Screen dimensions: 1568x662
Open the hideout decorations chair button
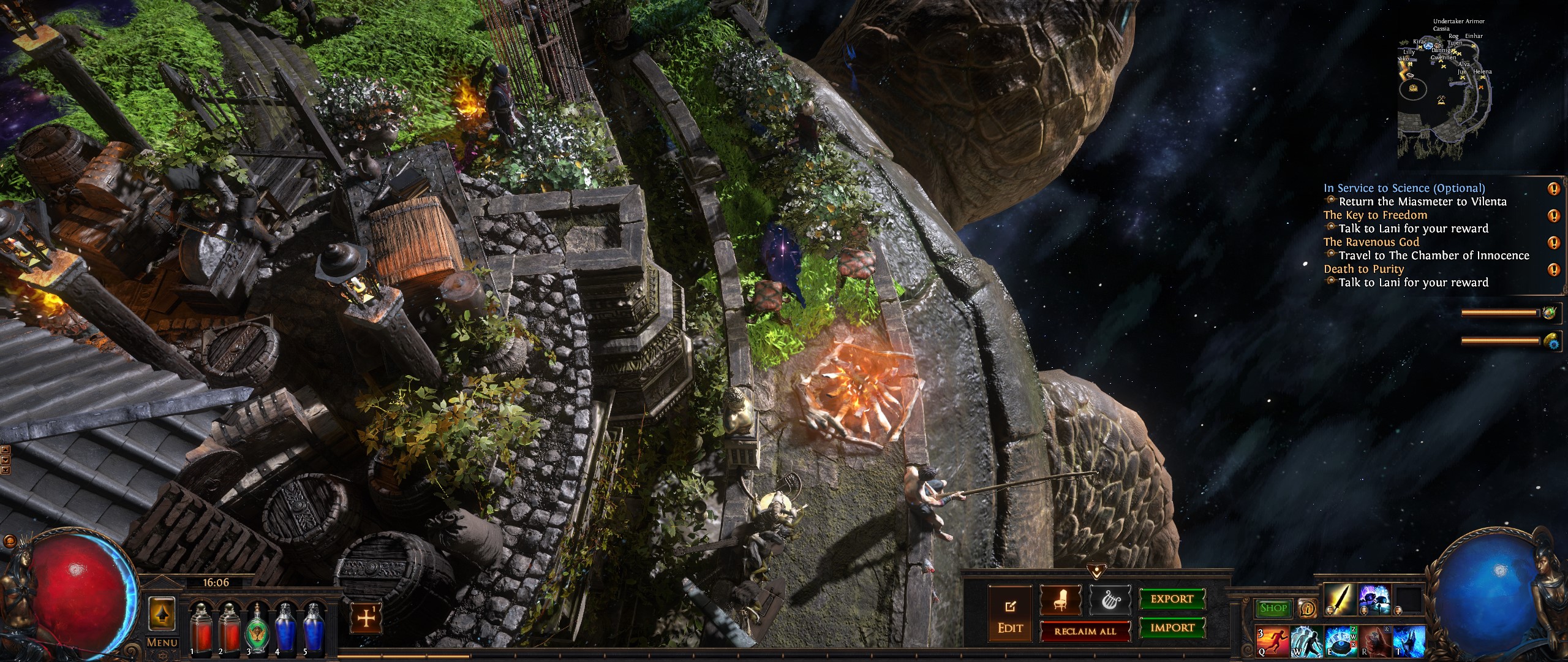pos(1060,601)
